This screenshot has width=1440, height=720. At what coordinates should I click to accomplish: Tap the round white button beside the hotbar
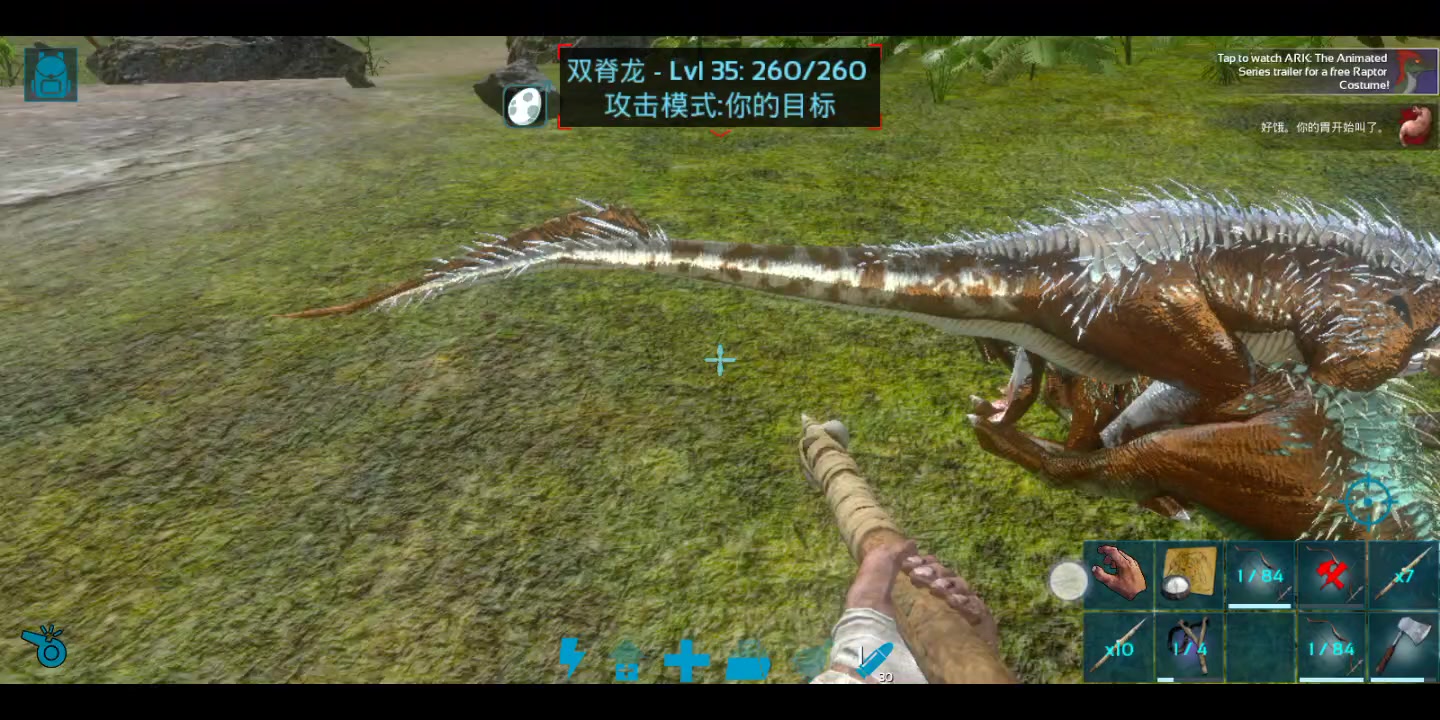click(1068, 581)
